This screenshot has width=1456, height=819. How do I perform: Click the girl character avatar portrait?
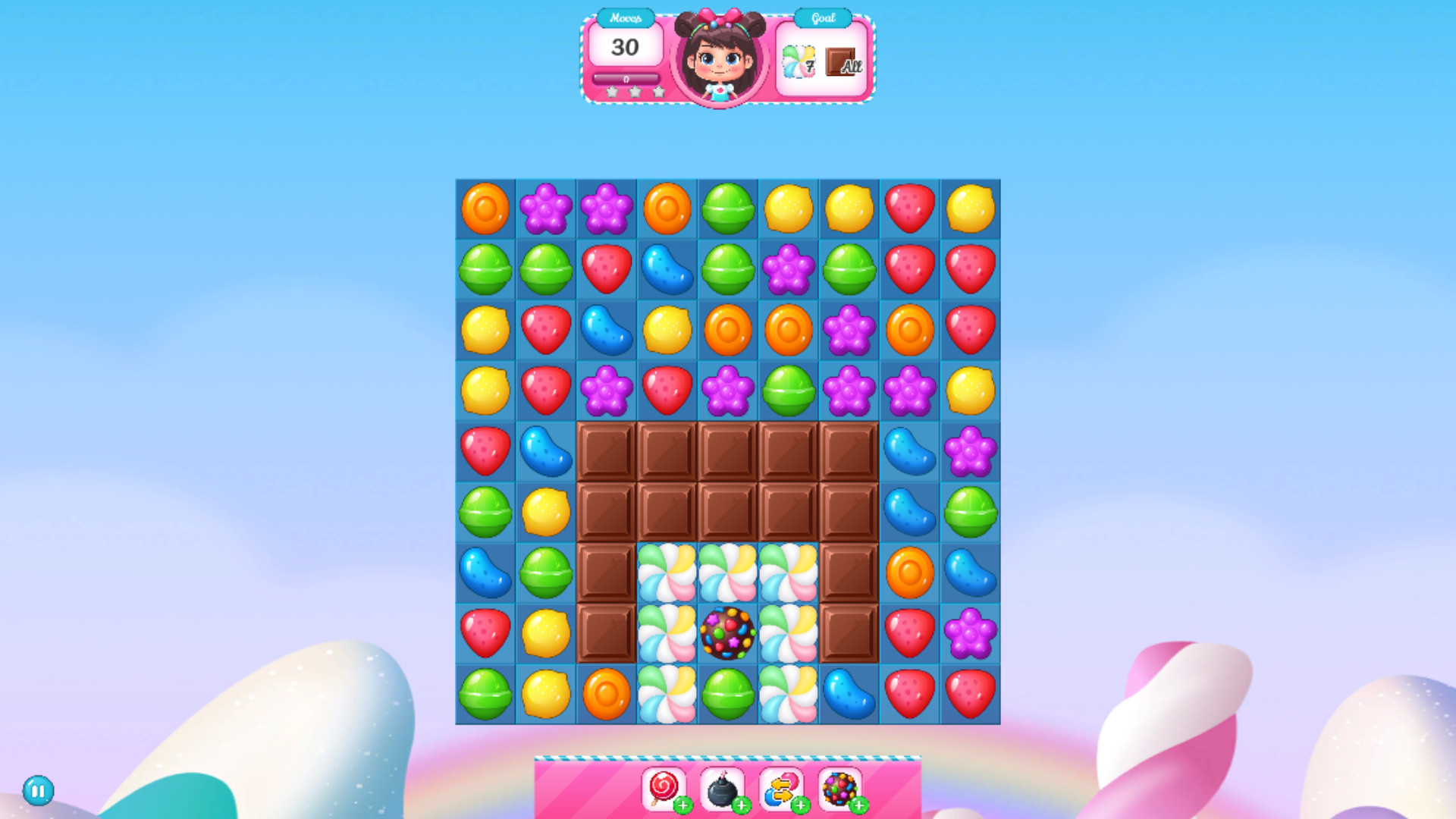pyautogui.click(x=717, y=61)
